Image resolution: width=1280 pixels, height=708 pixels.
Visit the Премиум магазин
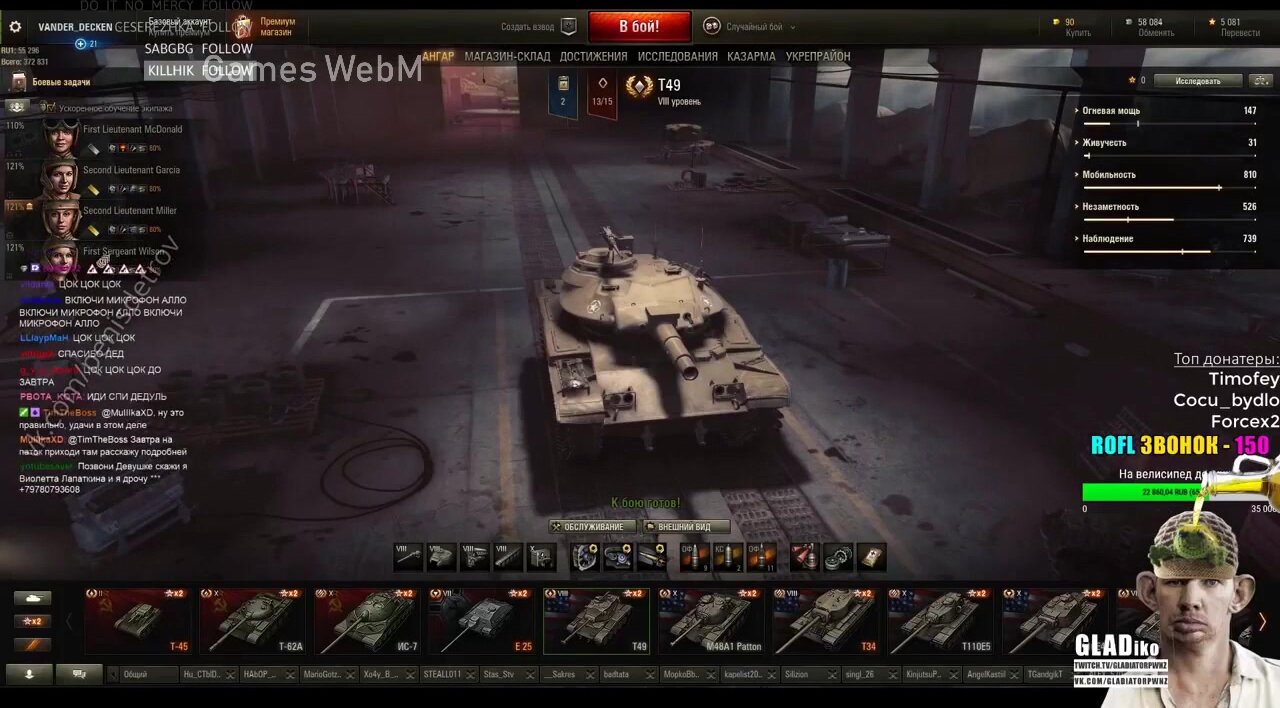pyautogui.click(x=266, y=27)
